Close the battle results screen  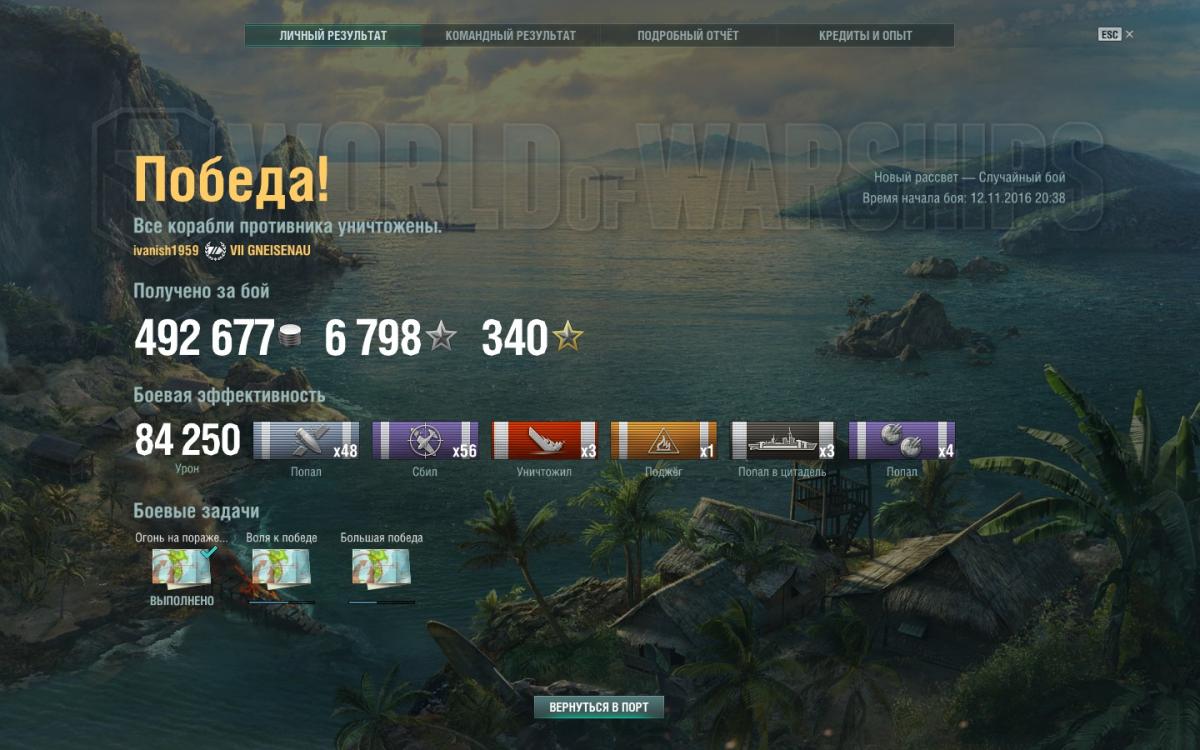point(1129,34)
